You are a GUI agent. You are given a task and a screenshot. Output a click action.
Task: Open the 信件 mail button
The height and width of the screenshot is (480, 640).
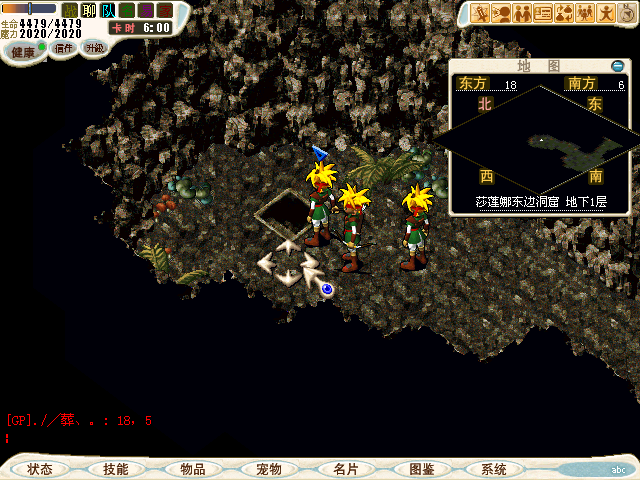(x=64, y=48)
